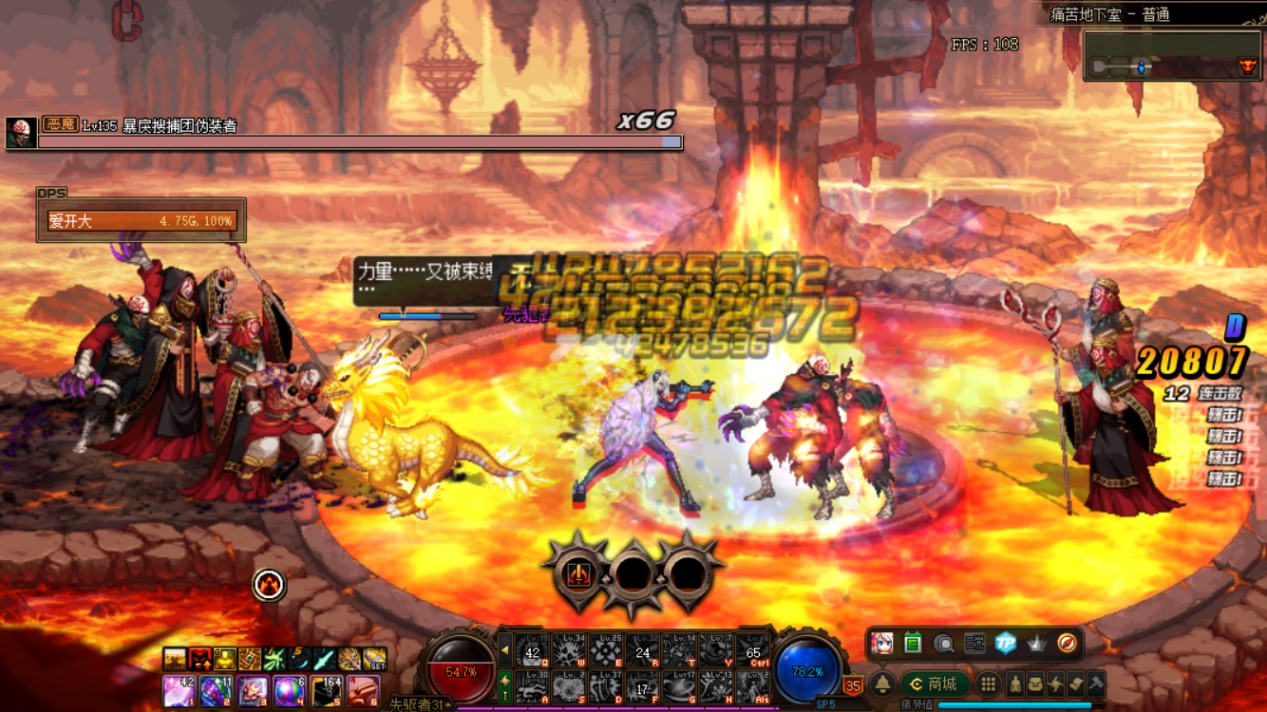The width and height of the screenshot is (1267, 712).
Task: Activate the skill on hotkey Q
Action: 532,651
